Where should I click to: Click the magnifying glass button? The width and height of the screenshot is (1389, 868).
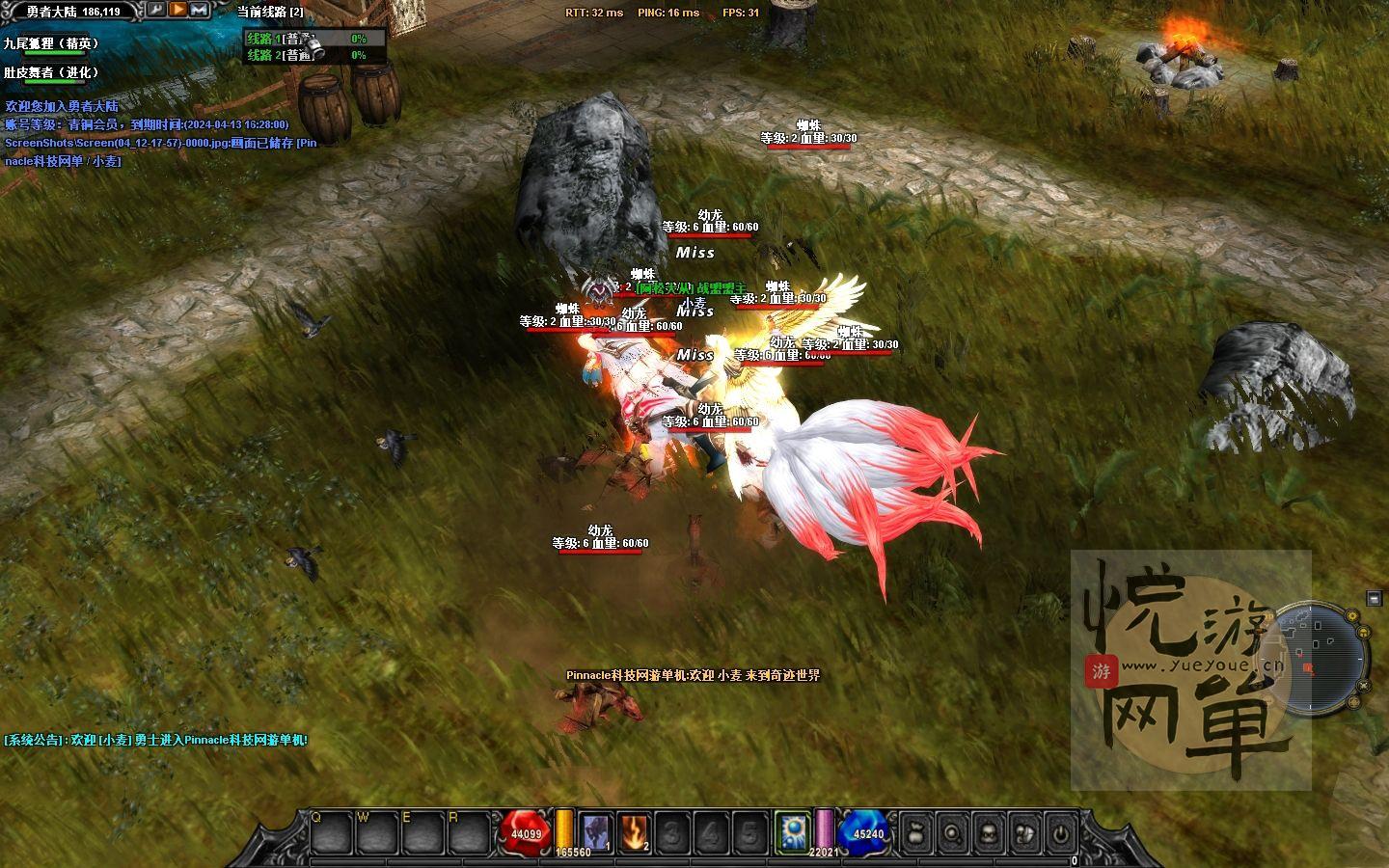pos(953,832)
